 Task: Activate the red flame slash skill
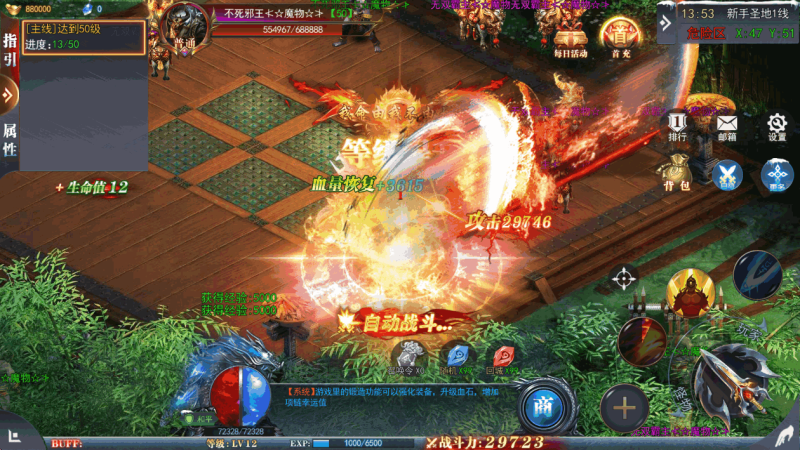click(642, 340)
